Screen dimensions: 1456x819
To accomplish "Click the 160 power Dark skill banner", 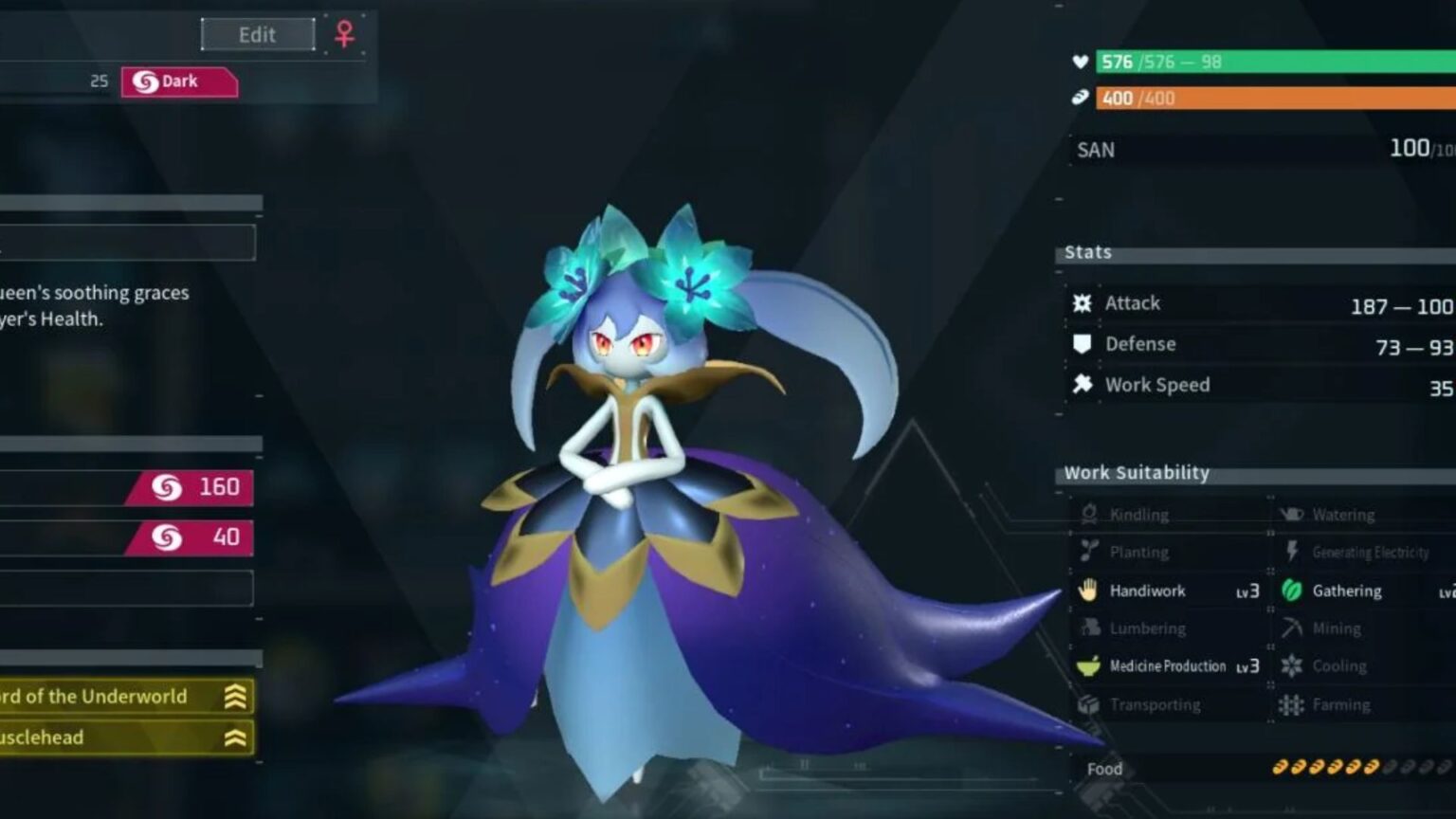I will (x=190, y=487).
